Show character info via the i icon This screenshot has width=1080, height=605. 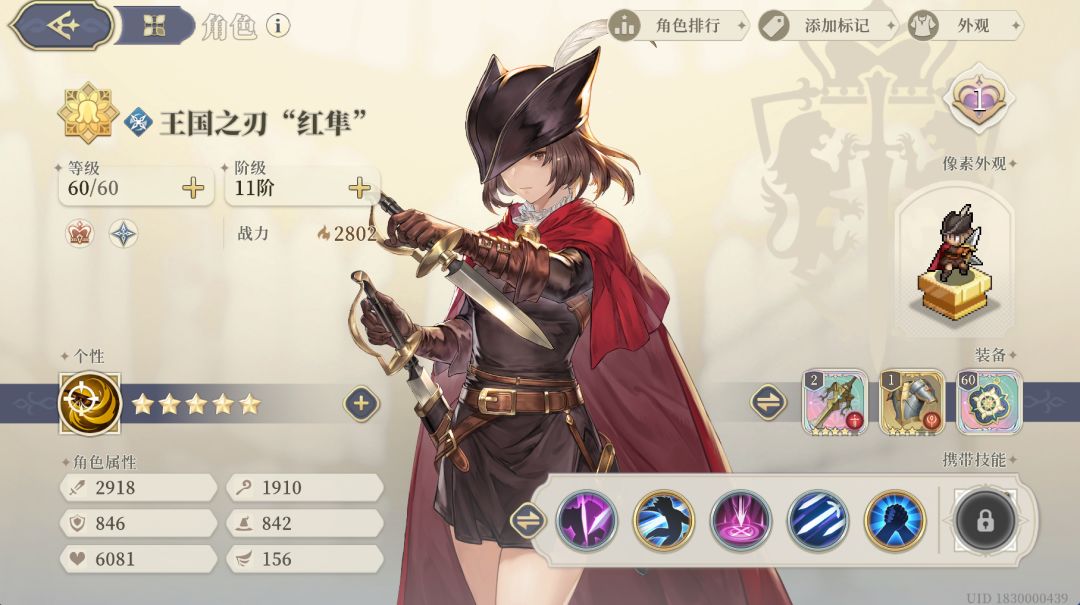[x=277, y=26]
